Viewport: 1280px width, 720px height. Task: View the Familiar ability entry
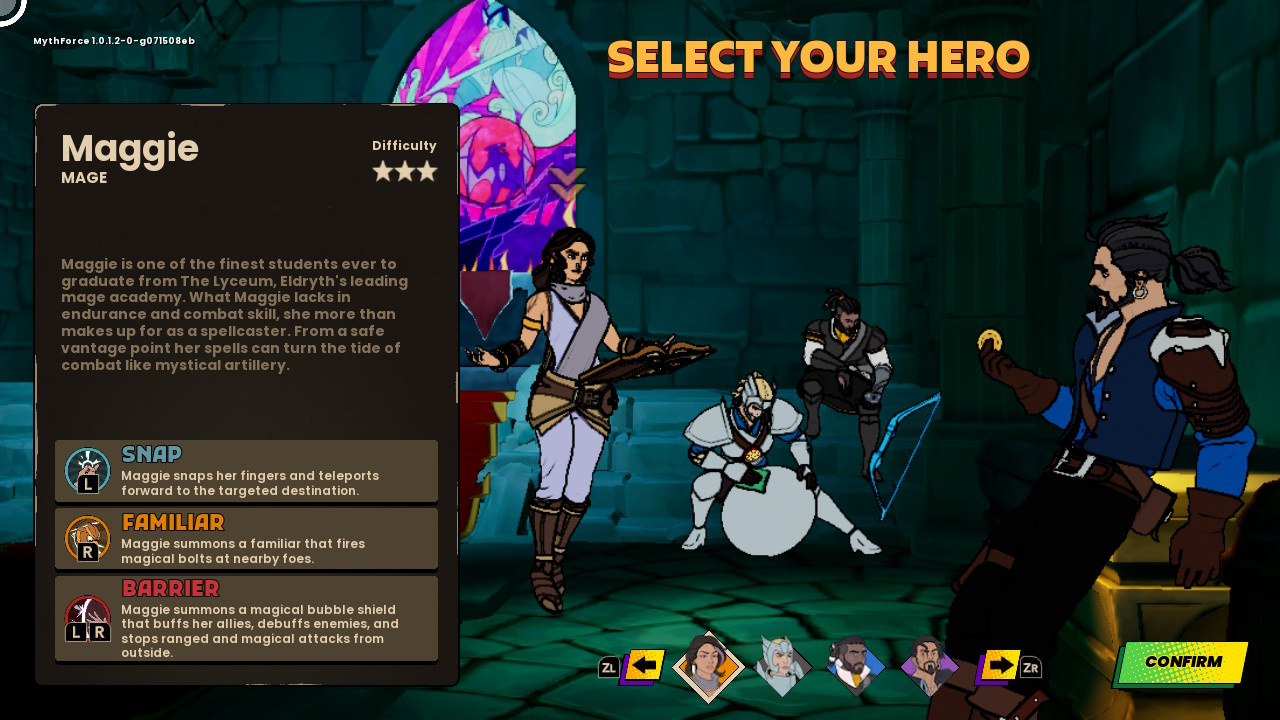(x=246, y=538)
